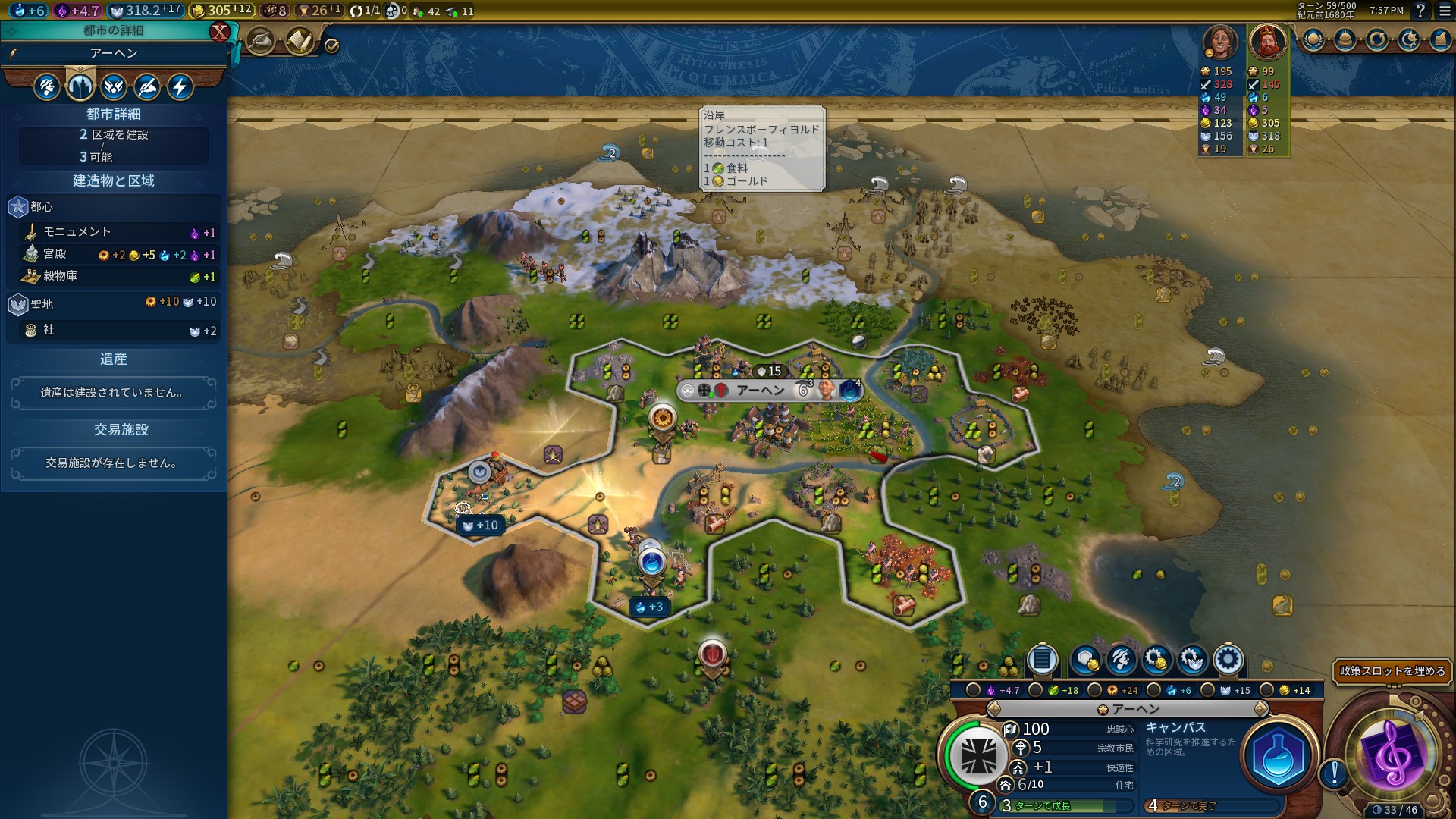Open the technology tree quill button
This screenshot has height=819, width=1456.
pos(260,42)
